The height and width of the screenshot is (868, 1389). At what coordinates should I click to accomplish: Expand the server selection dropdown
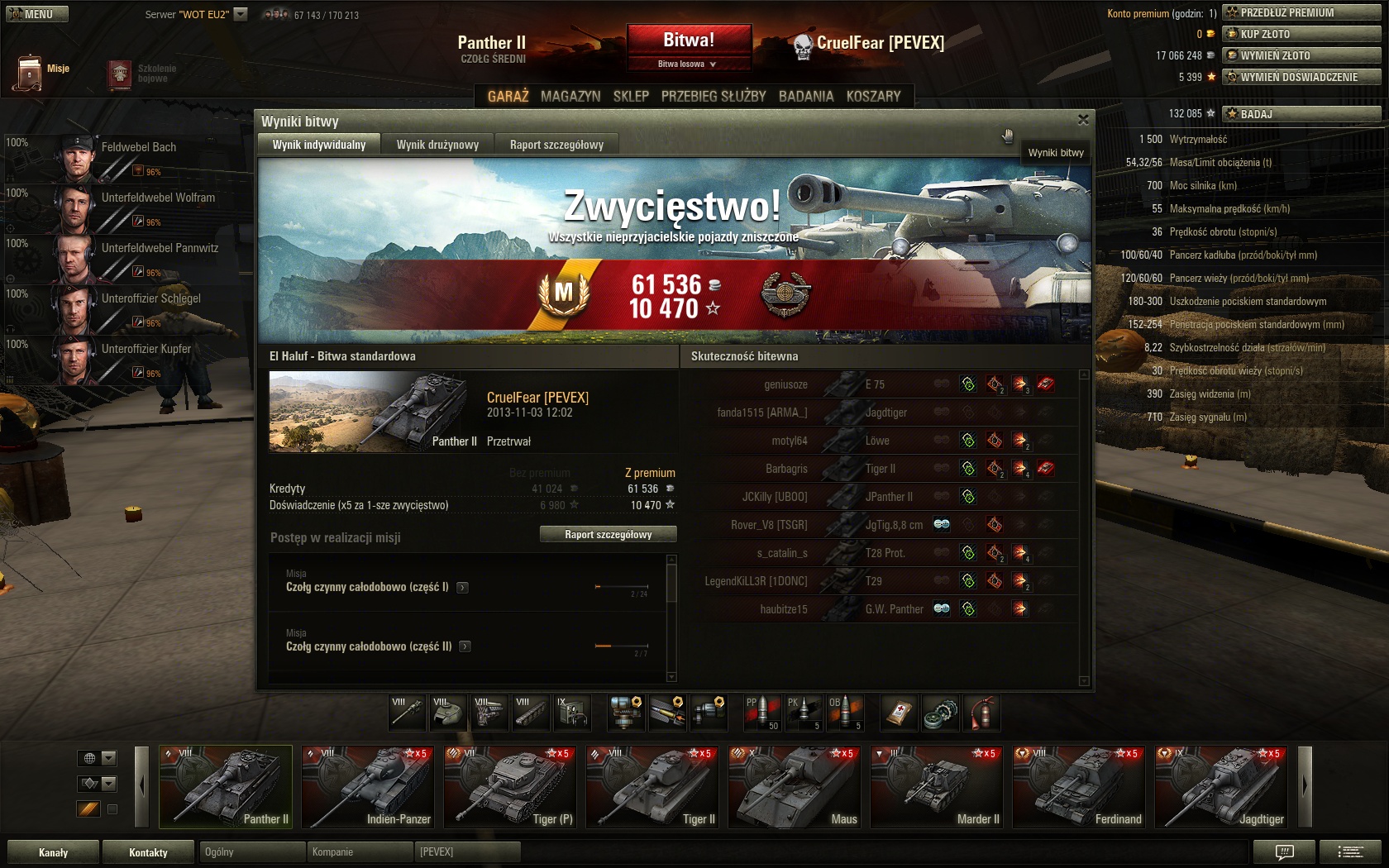click(241, 14)
